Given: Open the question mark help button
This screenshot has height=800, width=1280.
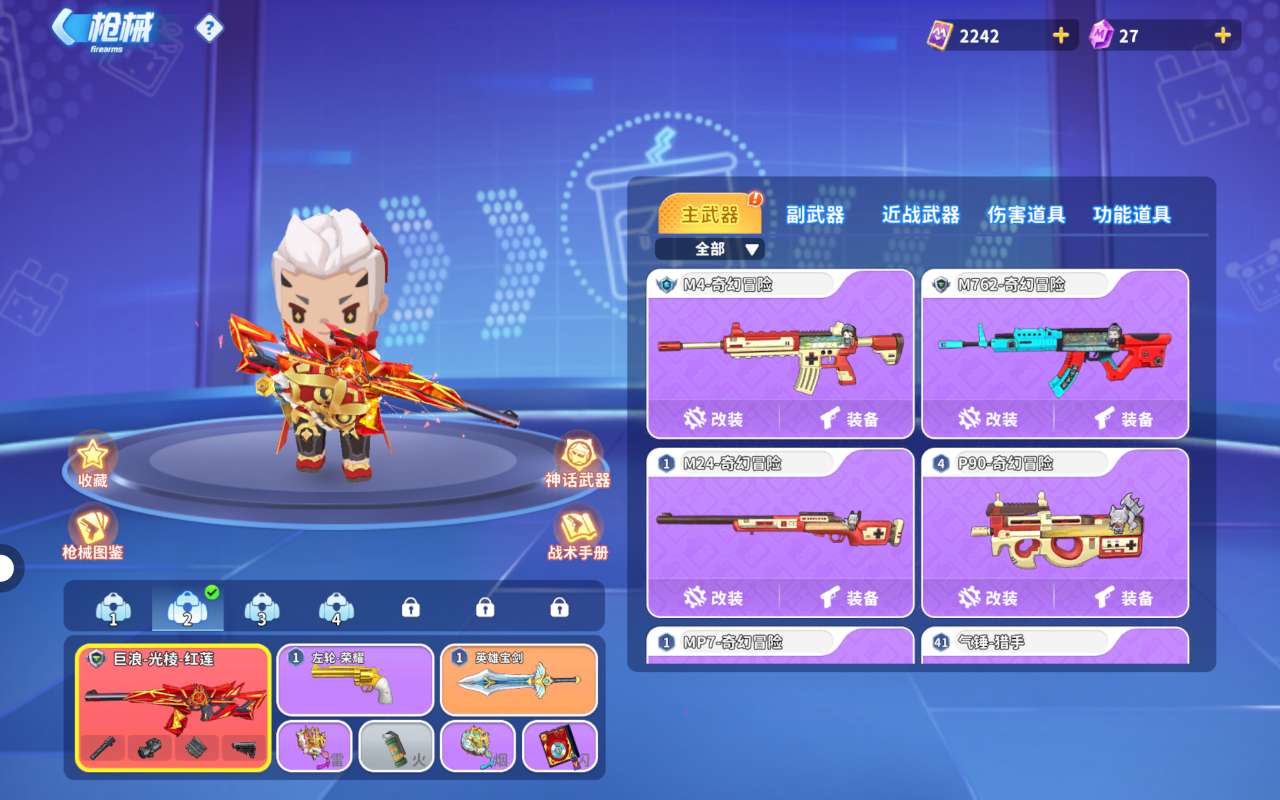Looking at the screenshot, I should (208, 28).
